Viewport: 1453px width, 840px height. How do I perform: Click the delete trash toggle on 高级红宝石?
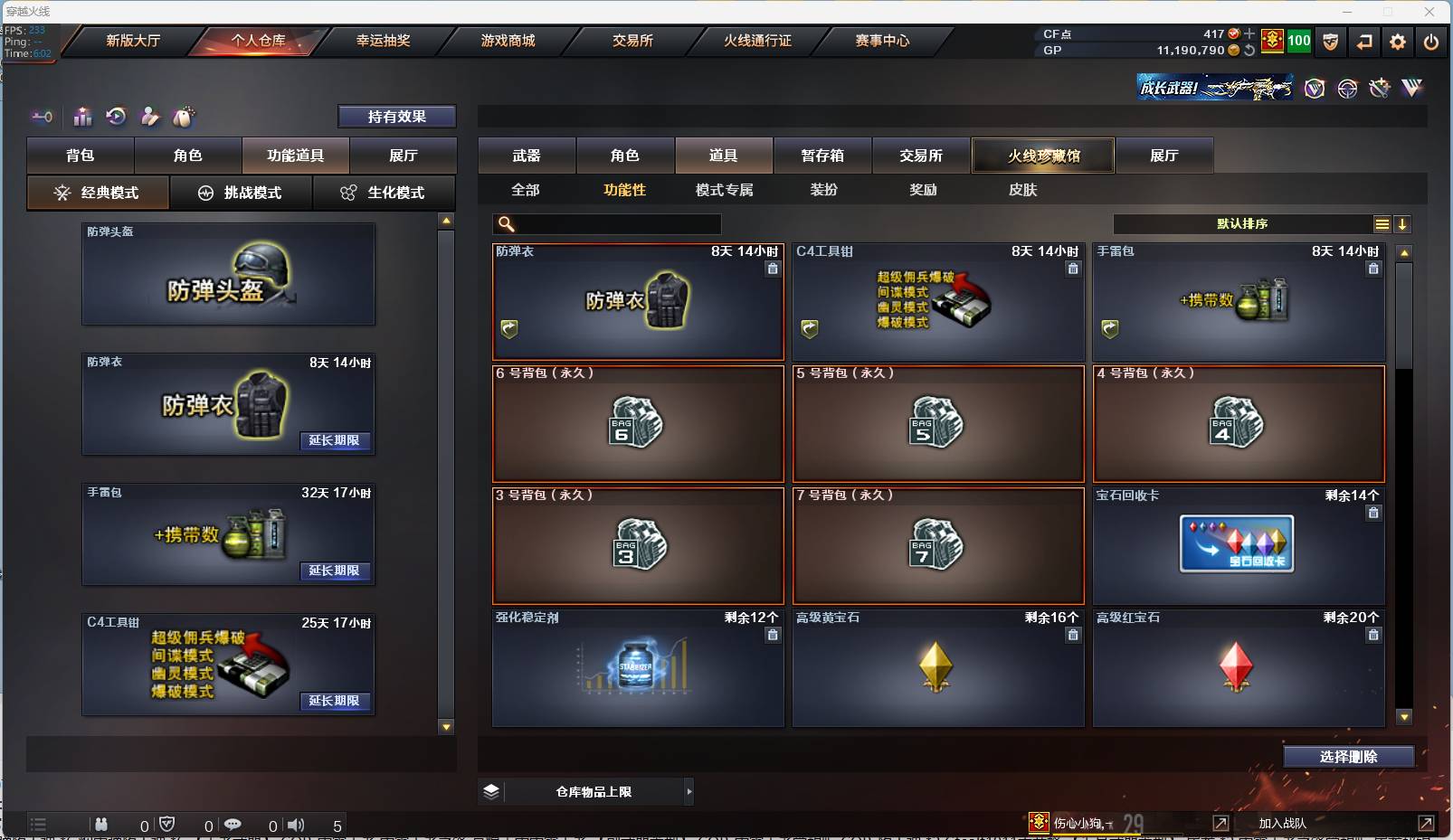pyautogui.click(x=1373, y=636)
